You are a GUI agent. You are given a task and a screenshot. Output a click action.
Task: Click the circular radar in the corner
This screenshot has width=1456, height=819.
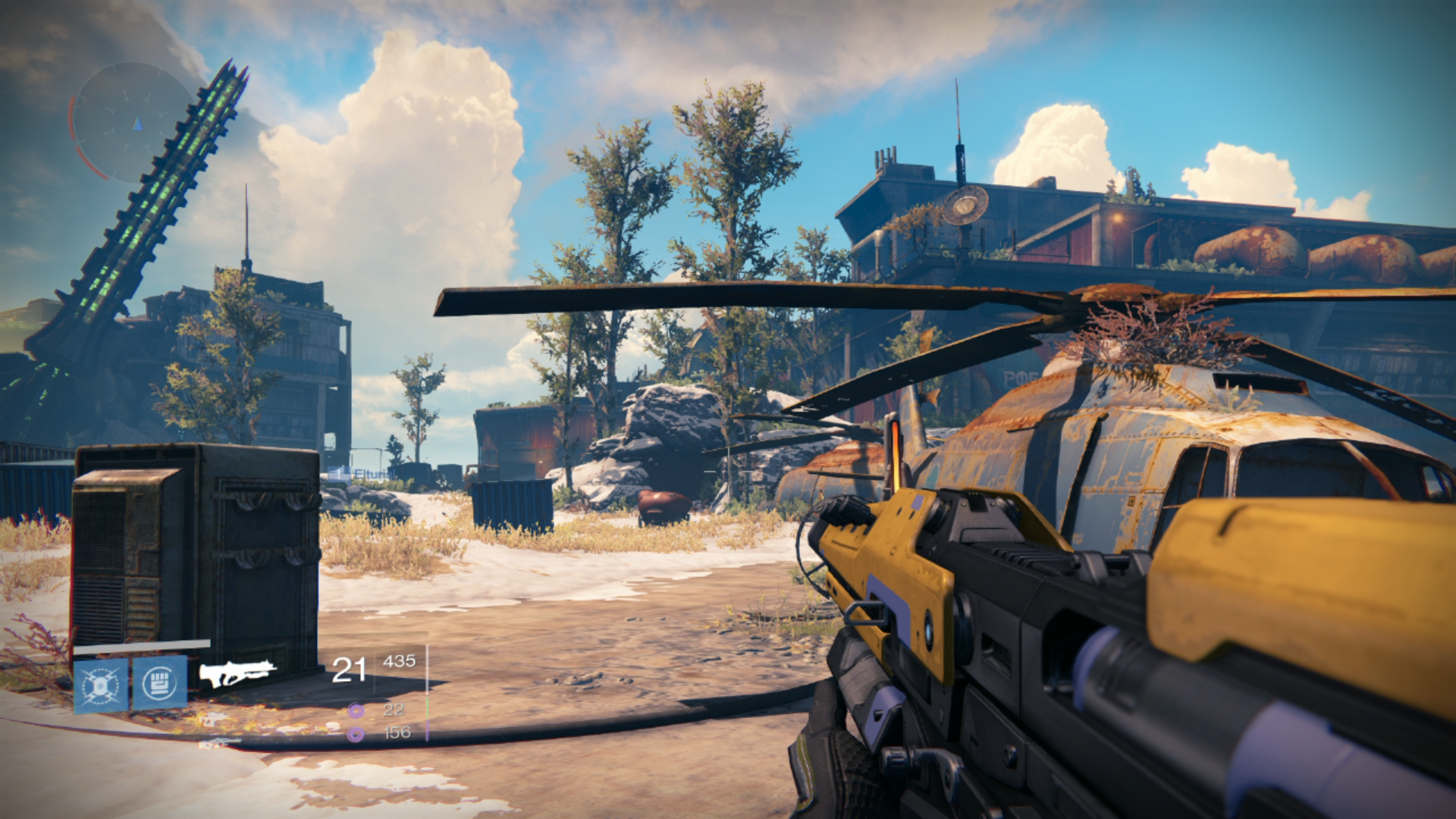click(130, 122)
